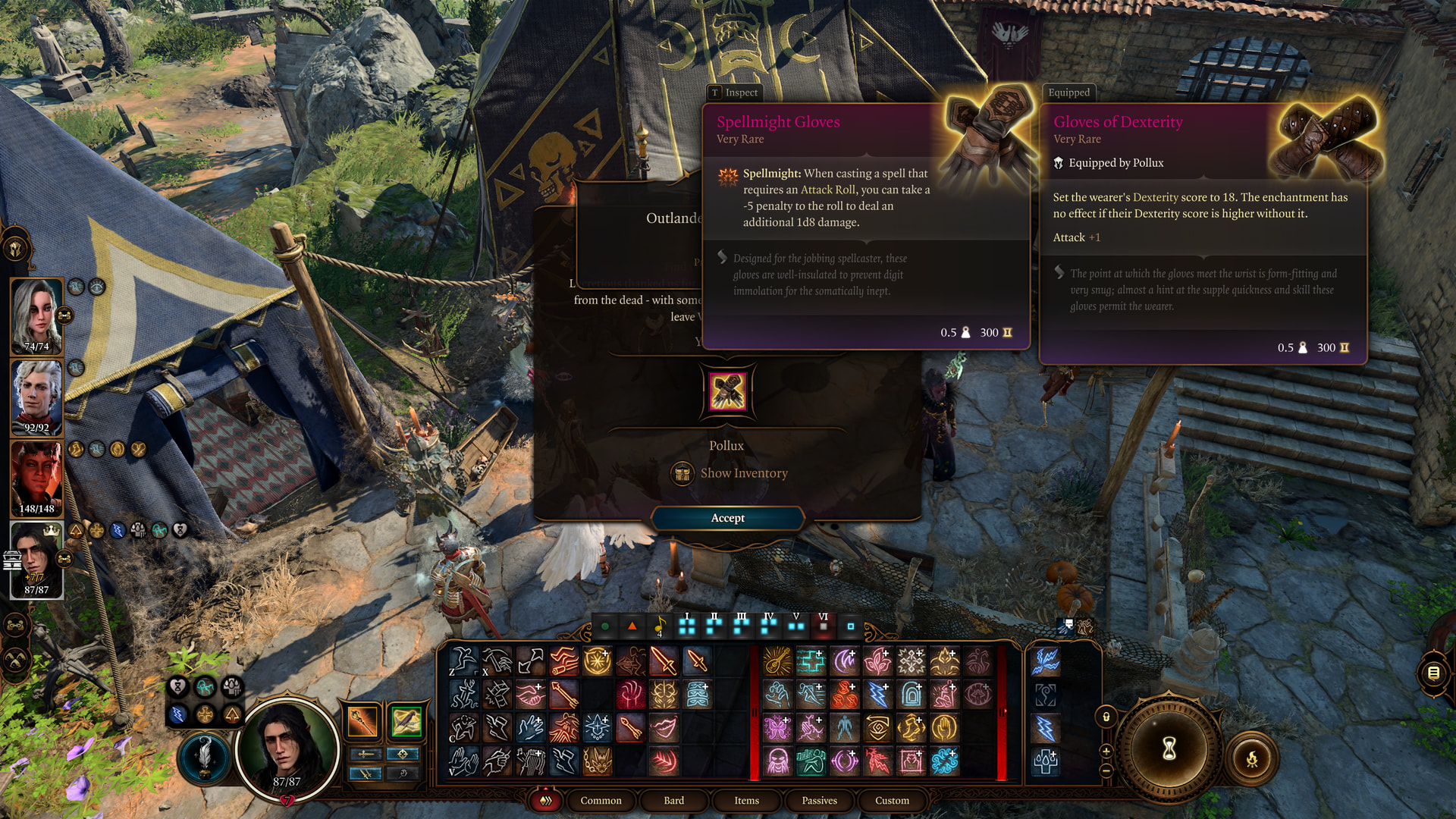The height and width of the screenshot is (819, 1456).
Task: Select the silver-haired elf party portrait
Action: (36, 396)
